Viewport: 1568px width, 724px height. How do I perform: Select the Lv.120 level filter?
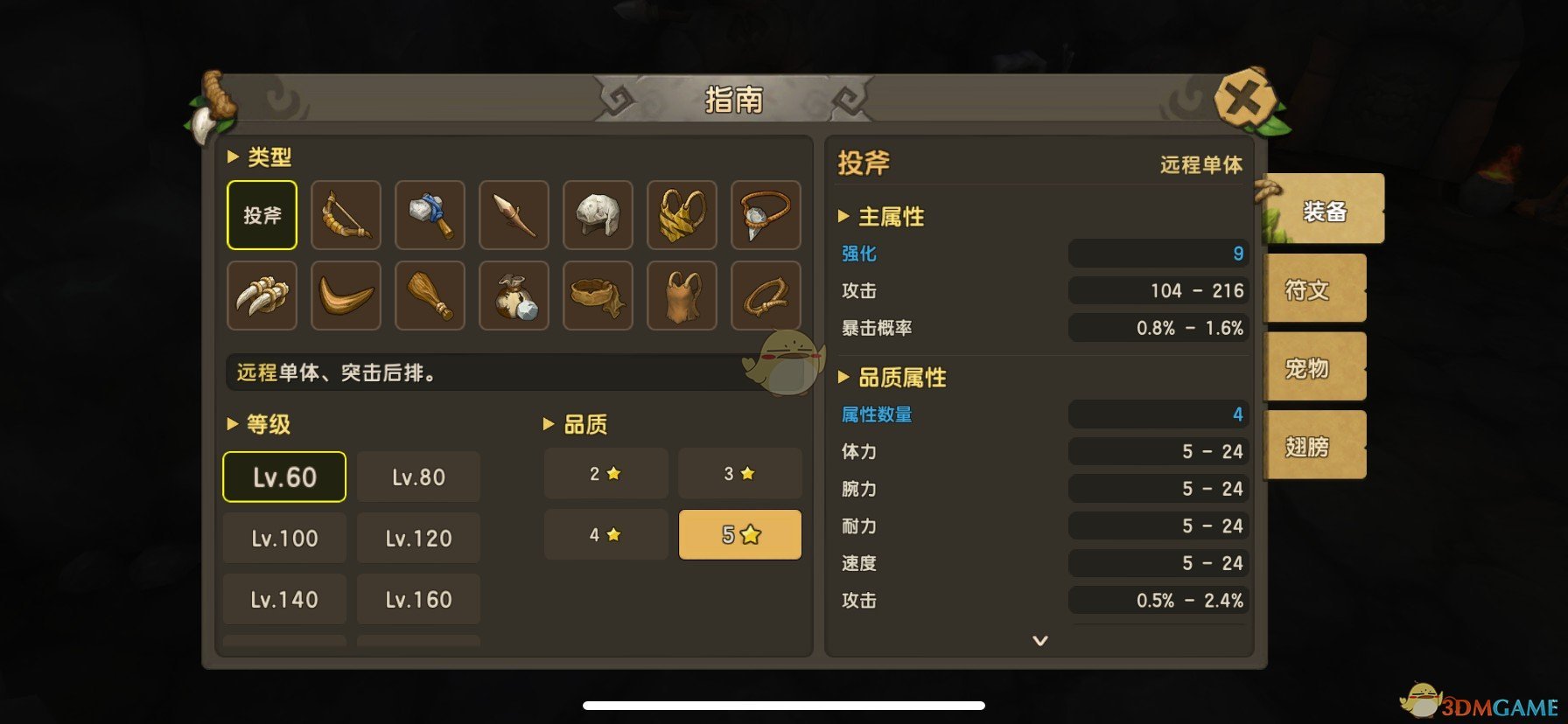pos(417,538)
